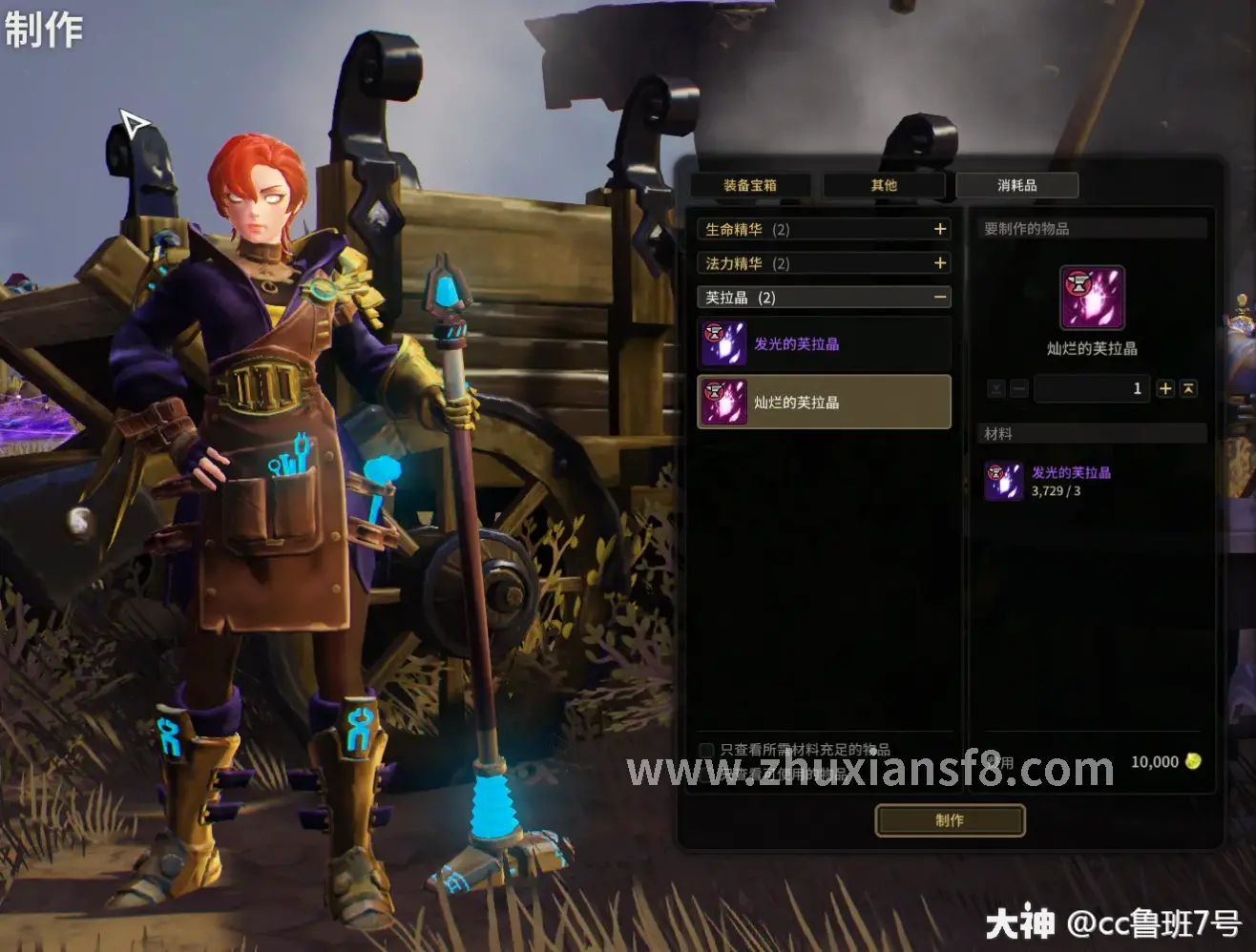The height and width of the screenshot is (952, 1256).
Task: Select the 消耗品 tab
Action: 1017,185
